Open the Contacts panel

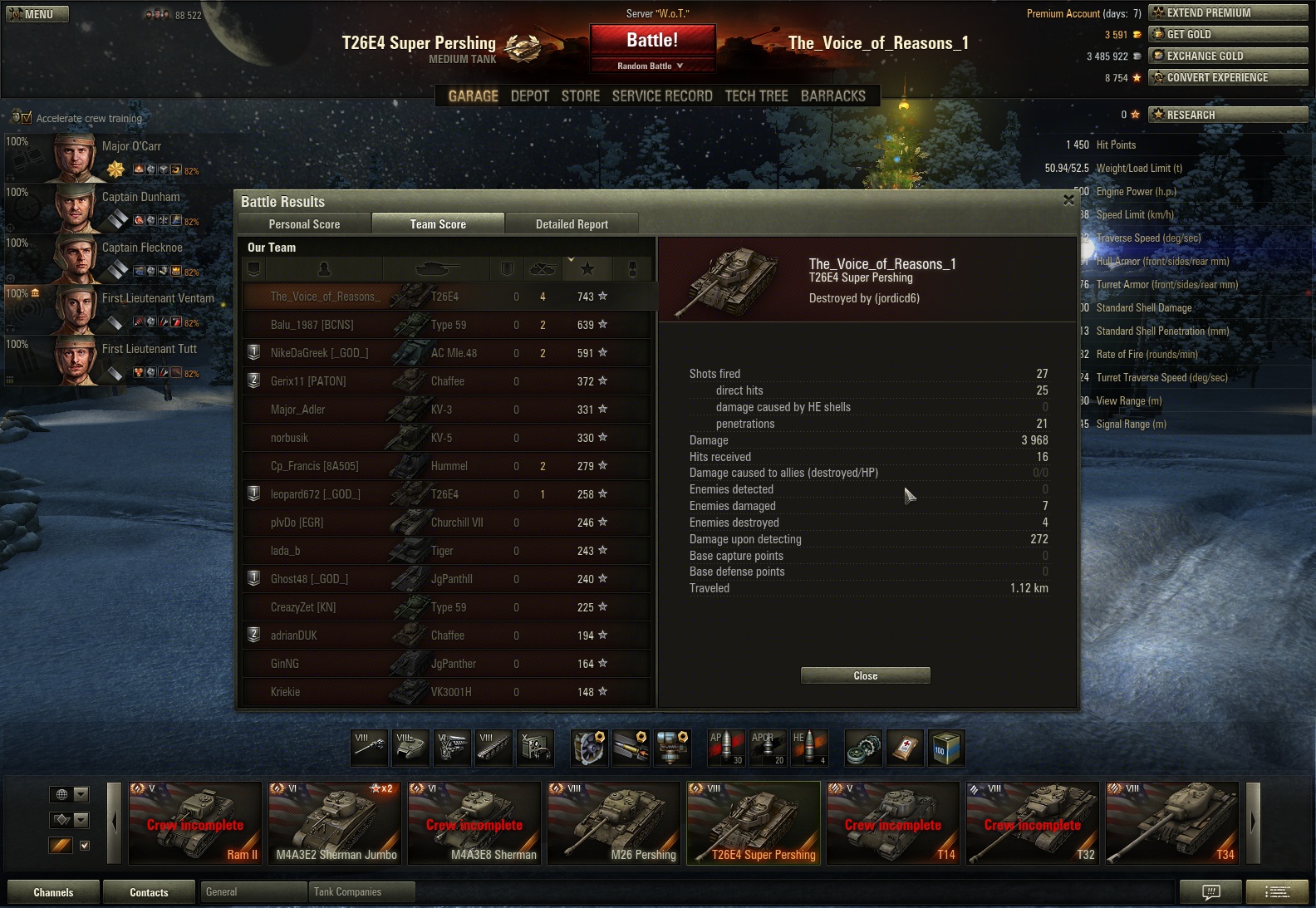[x=149, y=892]
